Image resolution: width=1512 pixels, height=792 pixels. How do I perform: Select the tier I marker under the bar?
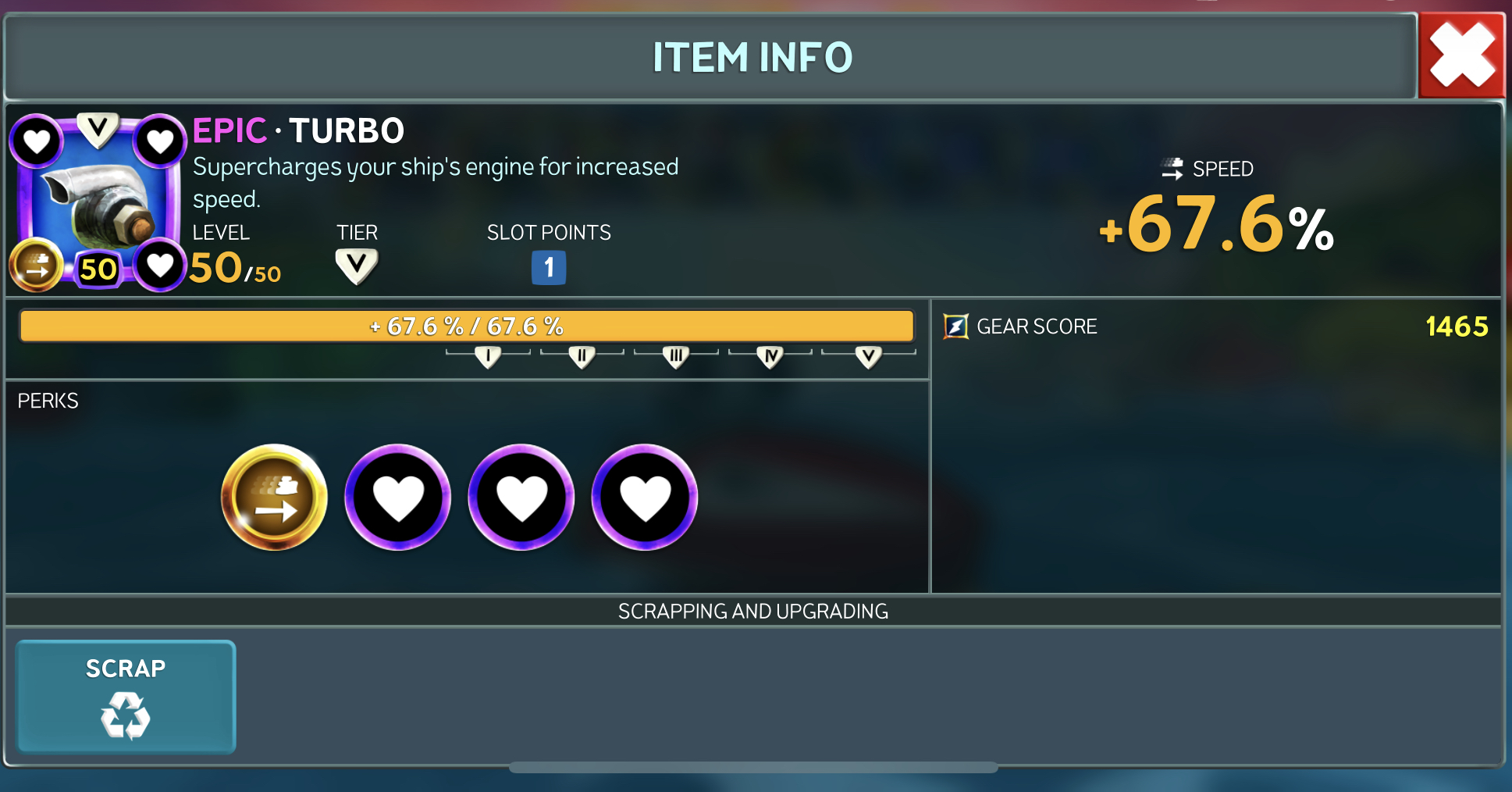[488, 357]
